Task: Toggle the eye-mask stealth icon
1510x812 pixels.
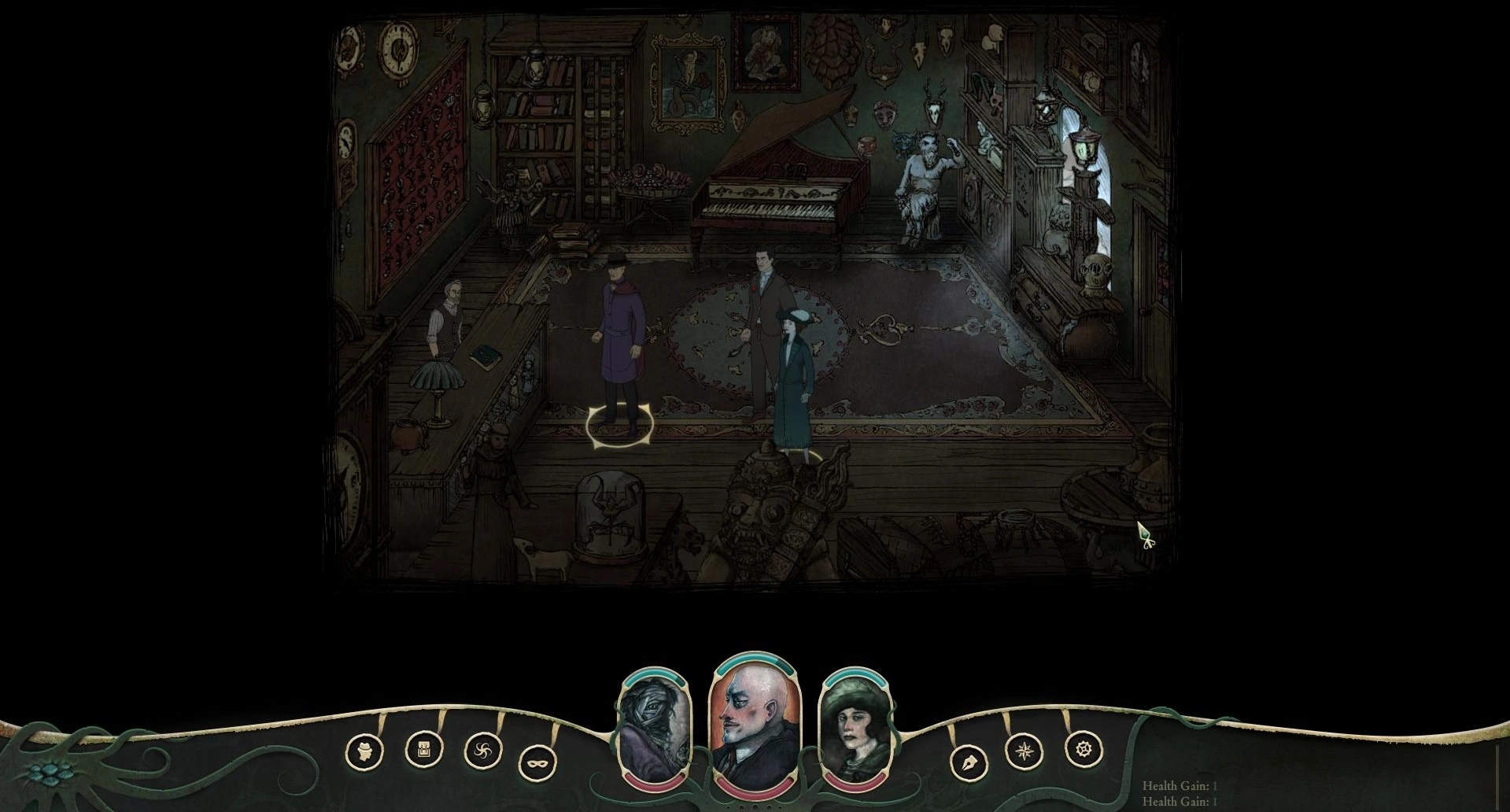Action: coord(538,762)
